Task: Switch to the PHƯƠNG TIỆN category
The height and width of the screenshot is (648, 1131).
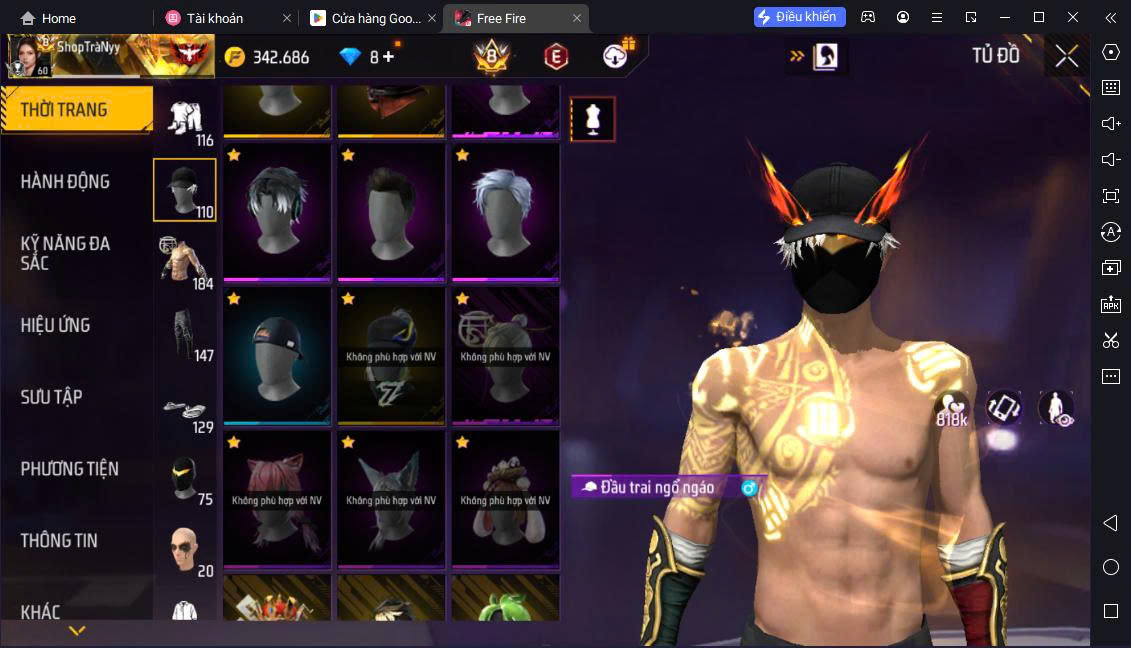Action: point(69,469)
